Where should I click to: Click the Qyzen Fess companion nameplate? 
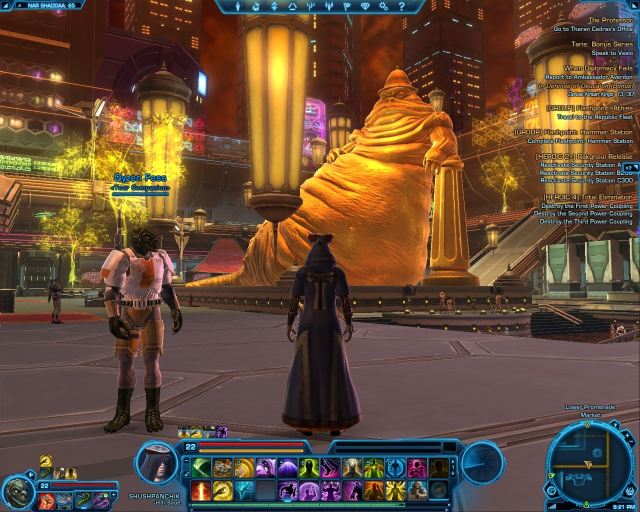tap(141, 178)
